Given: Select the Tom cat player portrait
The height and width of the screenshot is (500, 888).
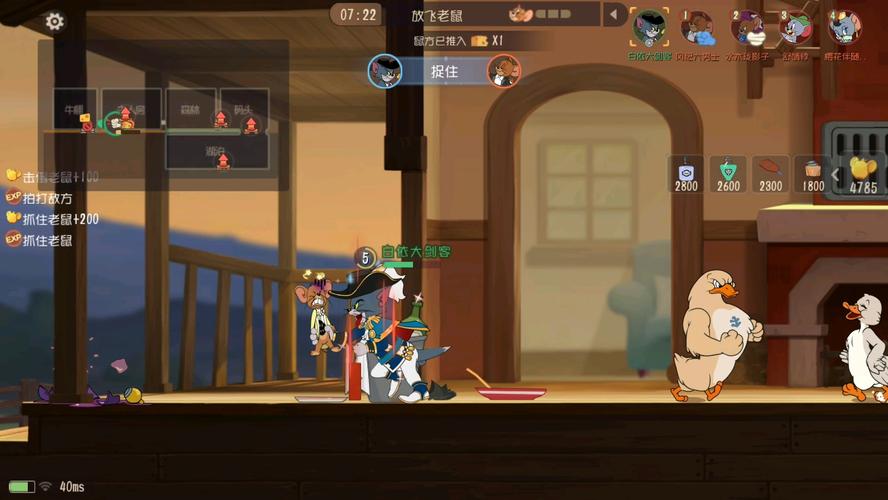Looking at the screenshot, I should point(649,27).
